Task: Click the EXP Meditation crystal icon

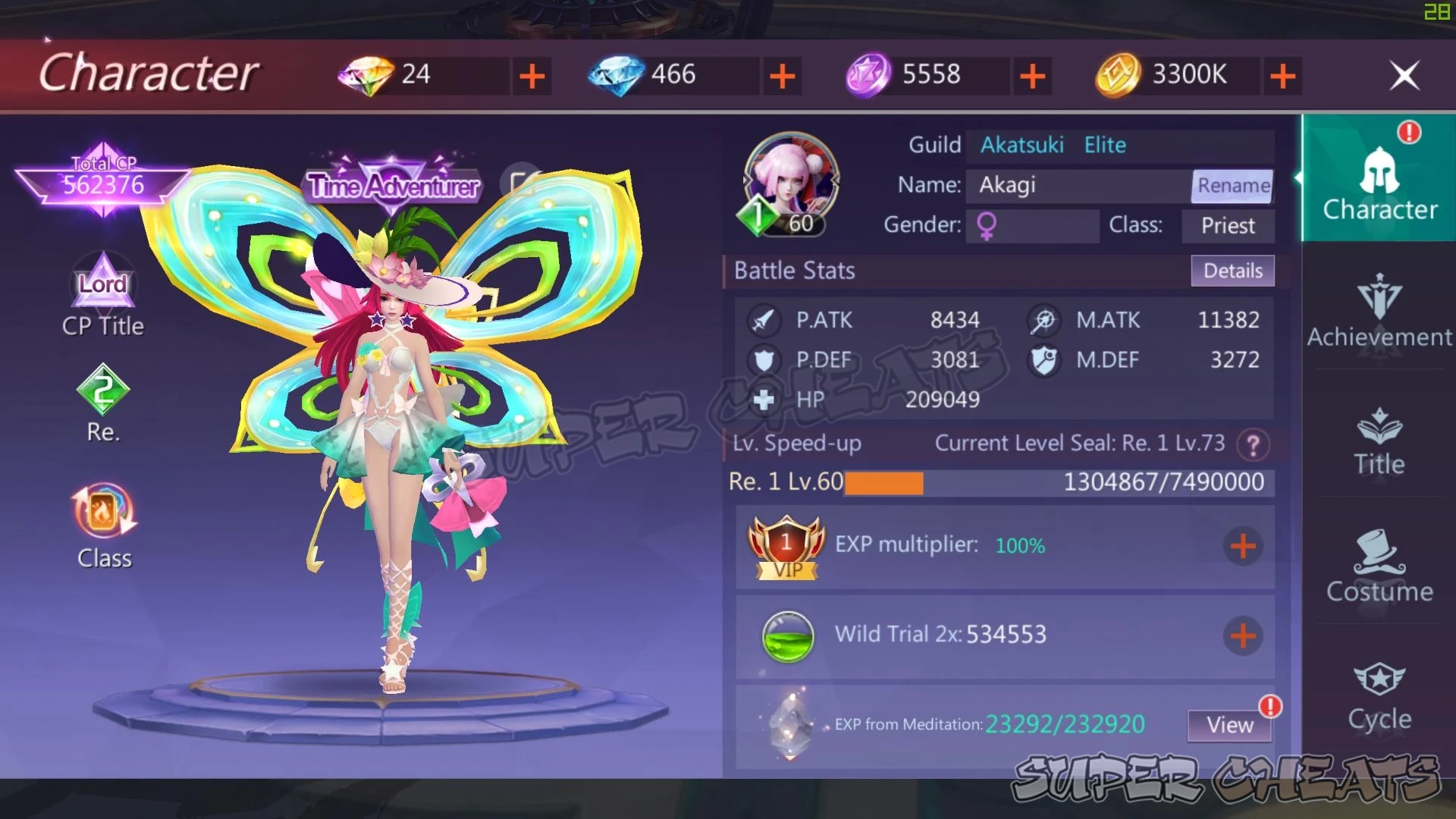Action: [789, 726]
